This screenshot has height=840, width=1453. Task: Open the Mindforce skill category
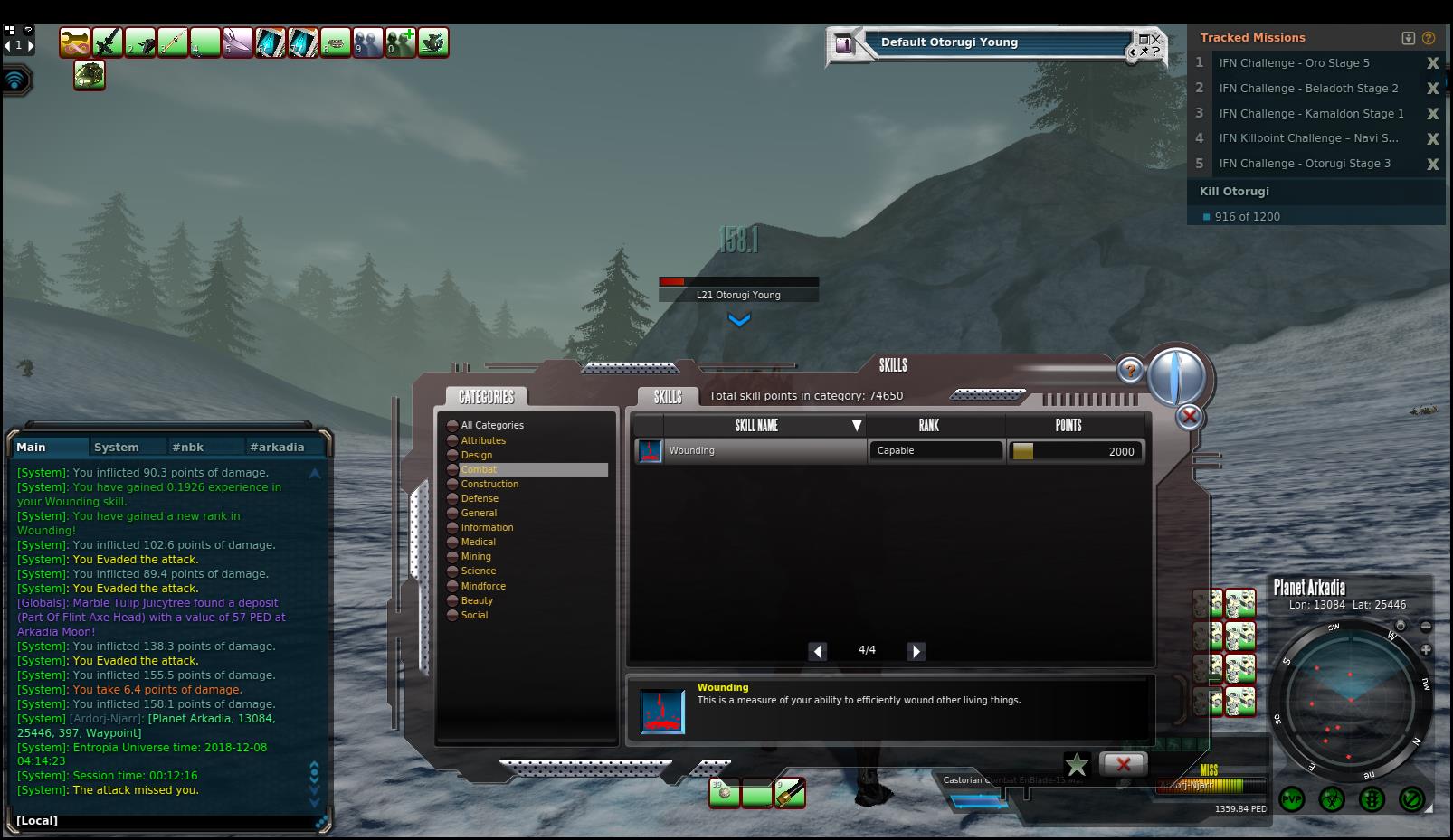tap(483, 586)
